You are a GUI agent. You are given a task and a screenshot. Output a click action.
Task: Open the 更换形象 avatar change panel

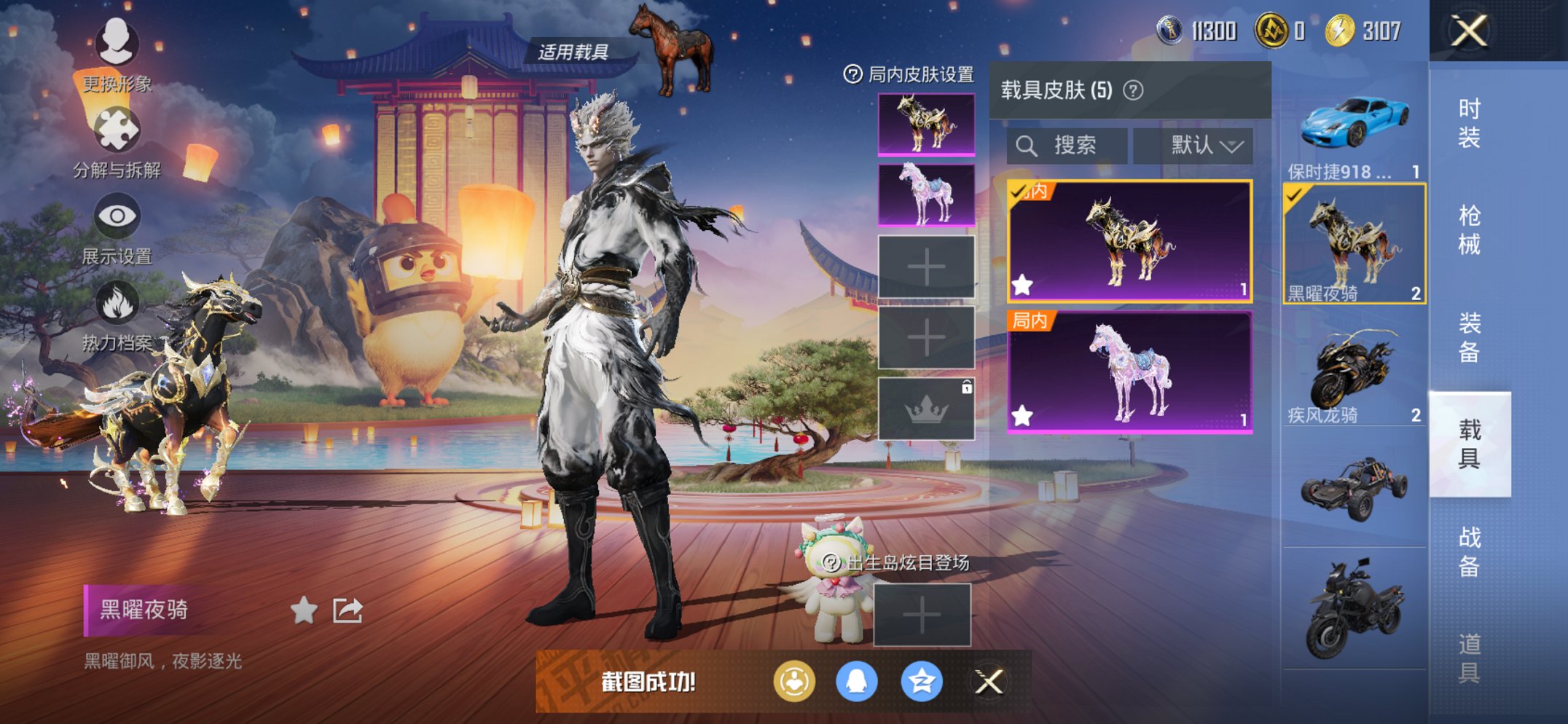coord(117,45)
